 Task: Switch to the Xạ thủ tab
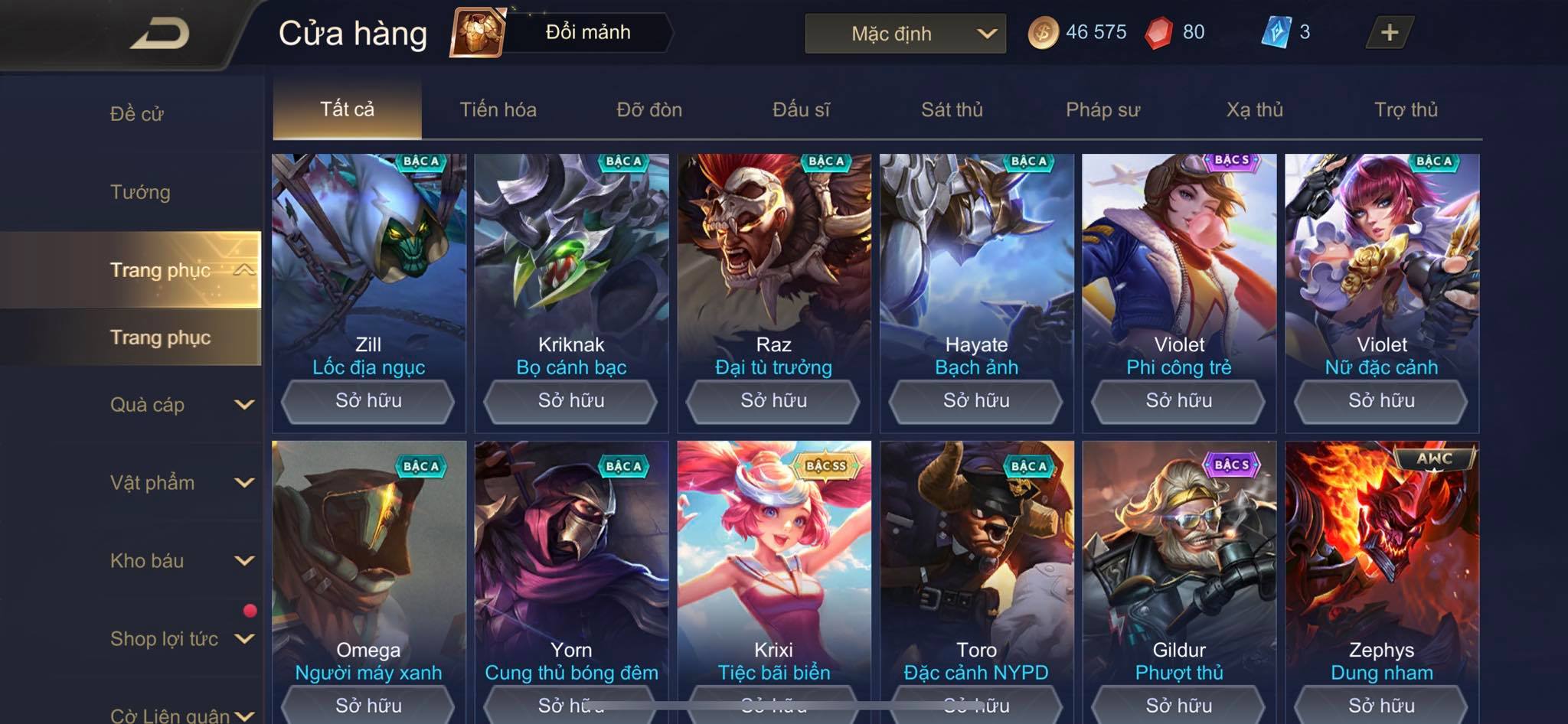click(x=1254, y=109)
